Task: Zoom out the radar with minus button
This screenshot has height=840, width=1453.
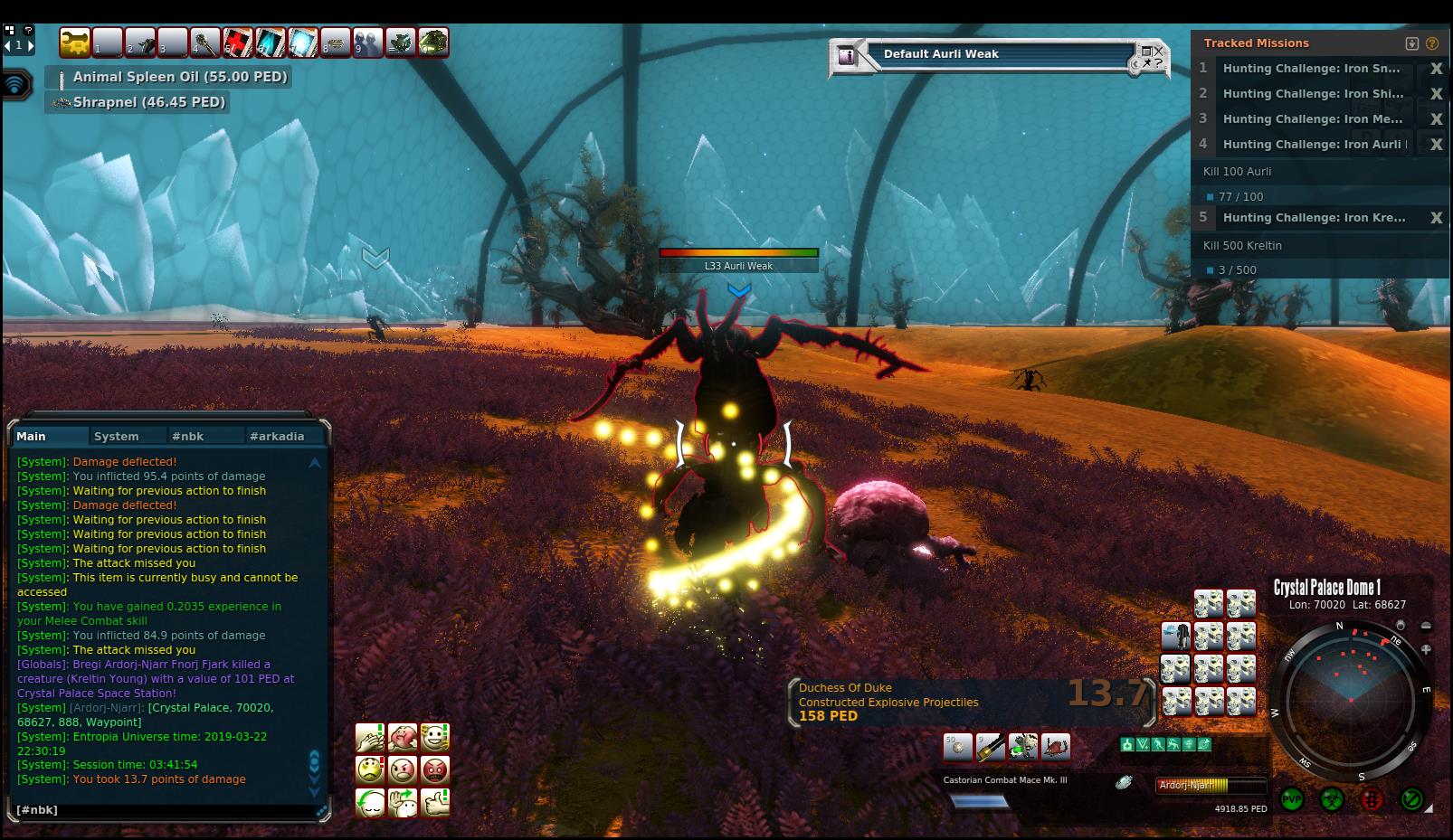Action: [x=1426, y=626]
